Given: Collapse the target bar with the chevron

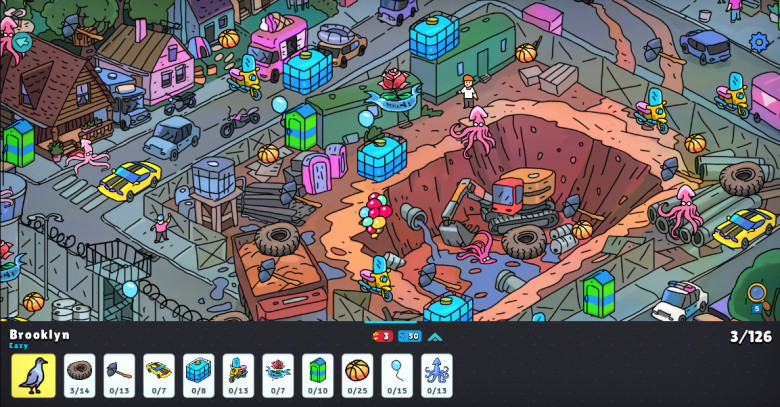Looking at the screenshot, I should coord(435,337).
